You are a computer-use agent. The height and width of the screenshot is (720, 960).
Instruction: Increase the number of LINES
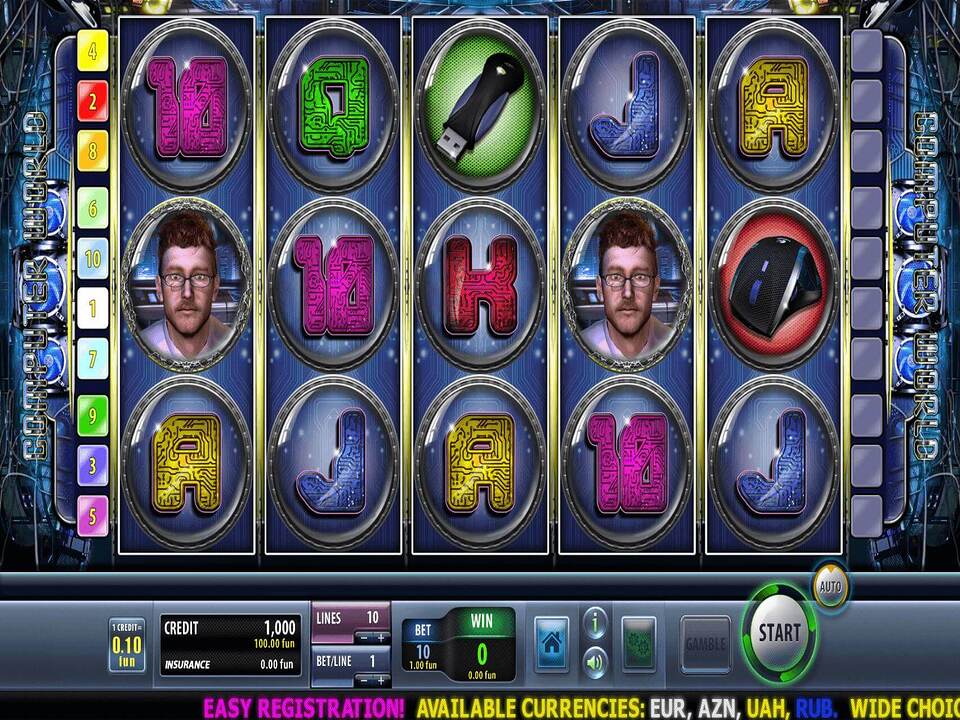point(381,637)
